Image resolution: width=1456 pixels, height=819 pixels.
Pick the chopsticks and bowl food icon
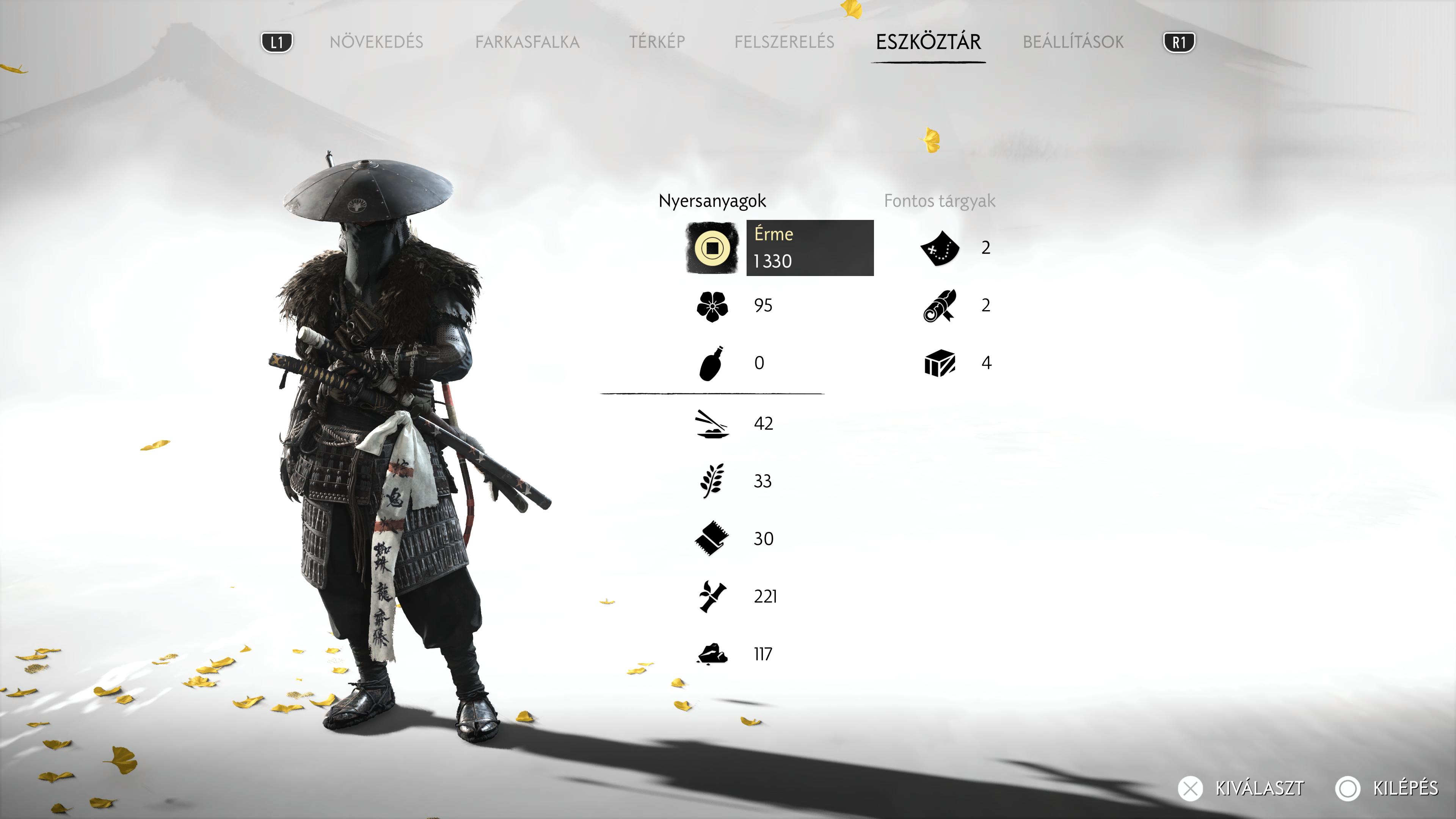(712, 424)
